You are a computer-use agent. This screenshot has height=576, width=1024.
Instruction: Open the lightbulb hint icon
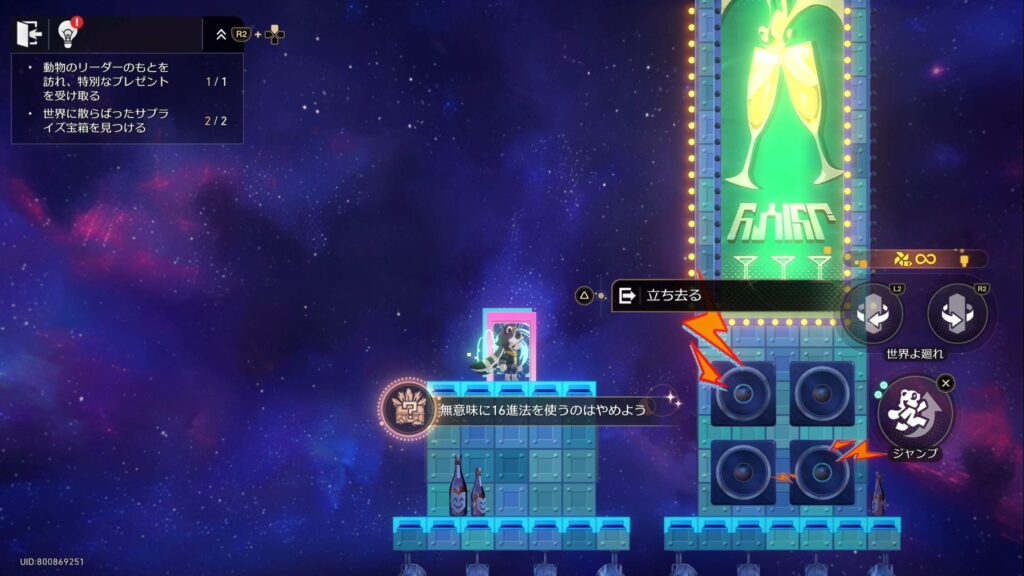pyautogui.click(x=69, y=33)
